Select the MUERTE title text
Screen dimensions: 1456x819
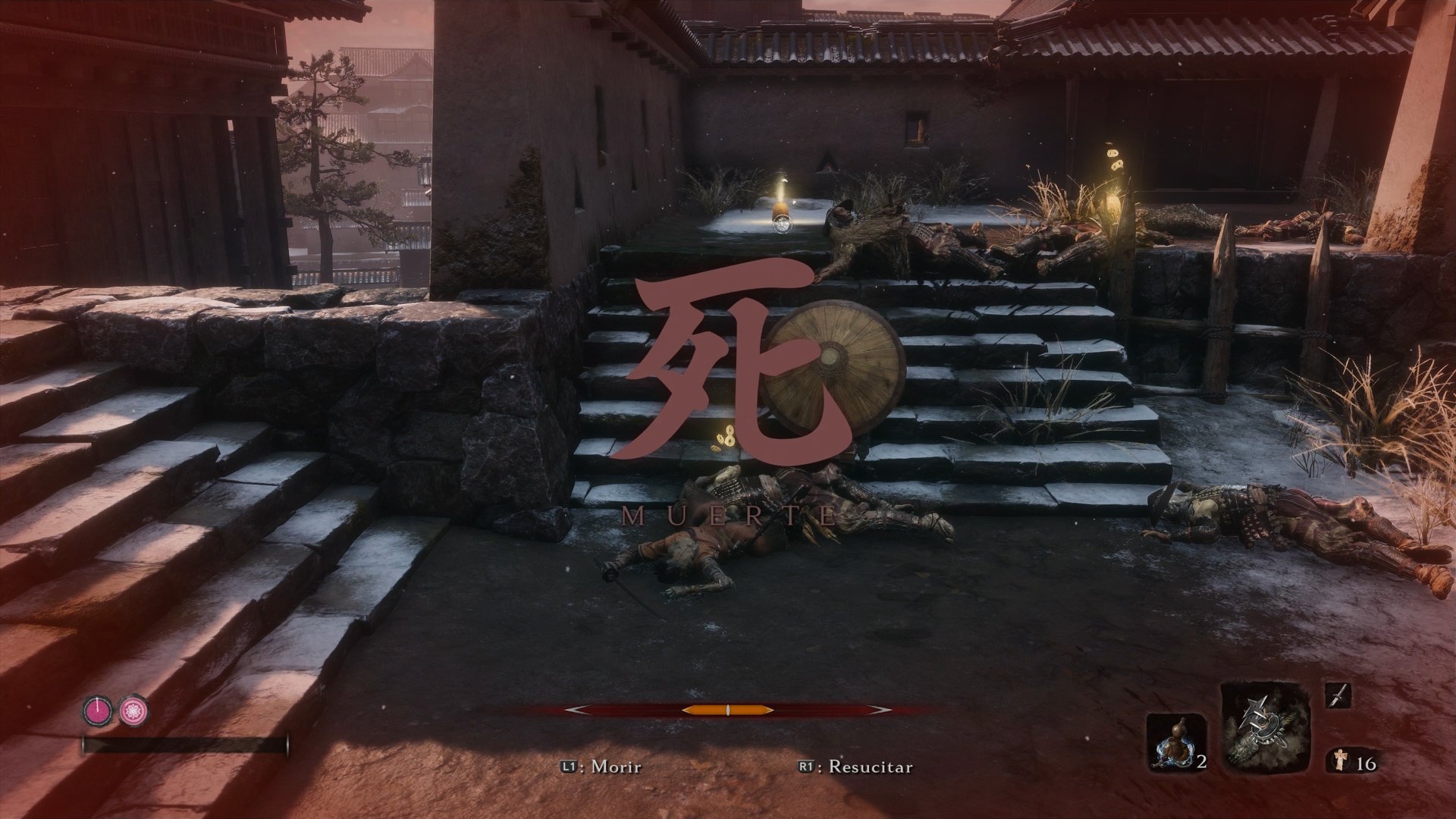726,514
